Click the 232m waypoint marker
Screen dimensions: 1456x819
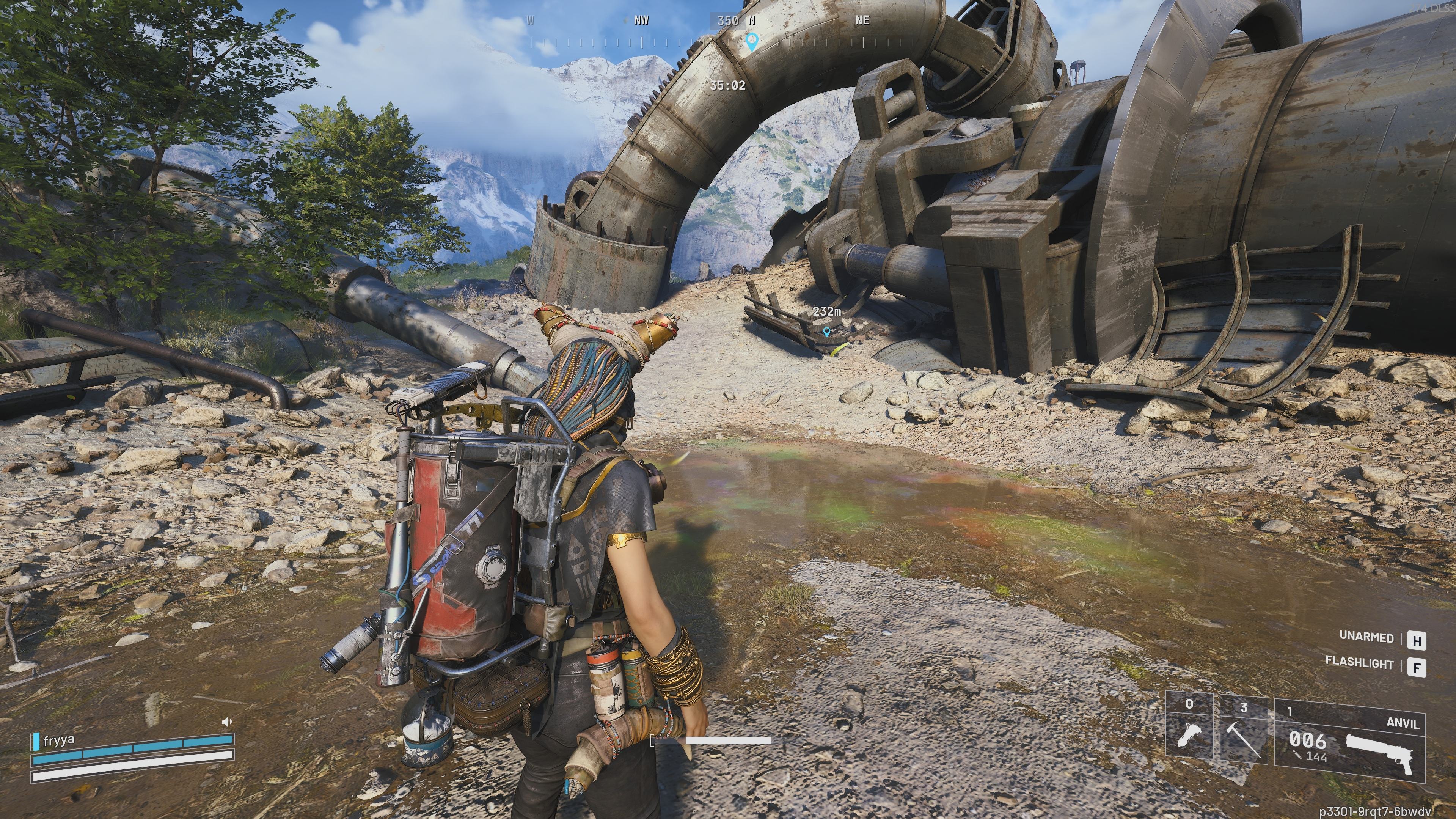(827, 332)
